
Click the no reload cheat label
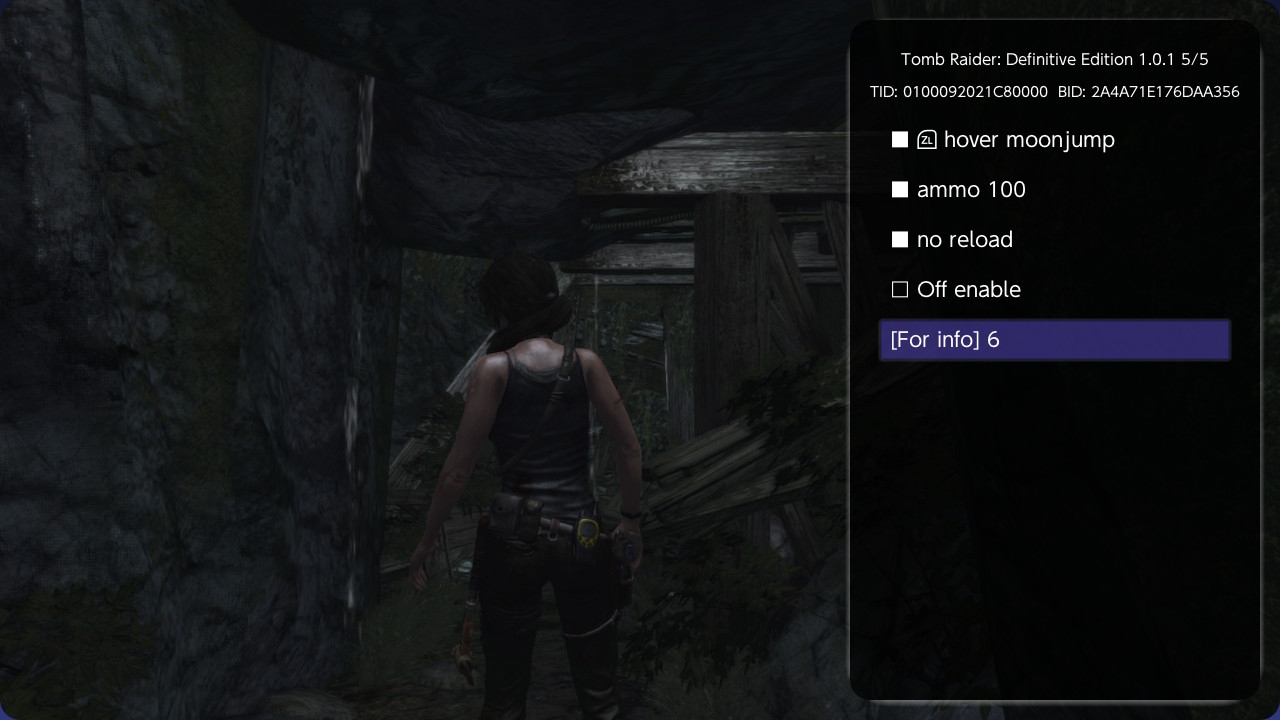964,239
